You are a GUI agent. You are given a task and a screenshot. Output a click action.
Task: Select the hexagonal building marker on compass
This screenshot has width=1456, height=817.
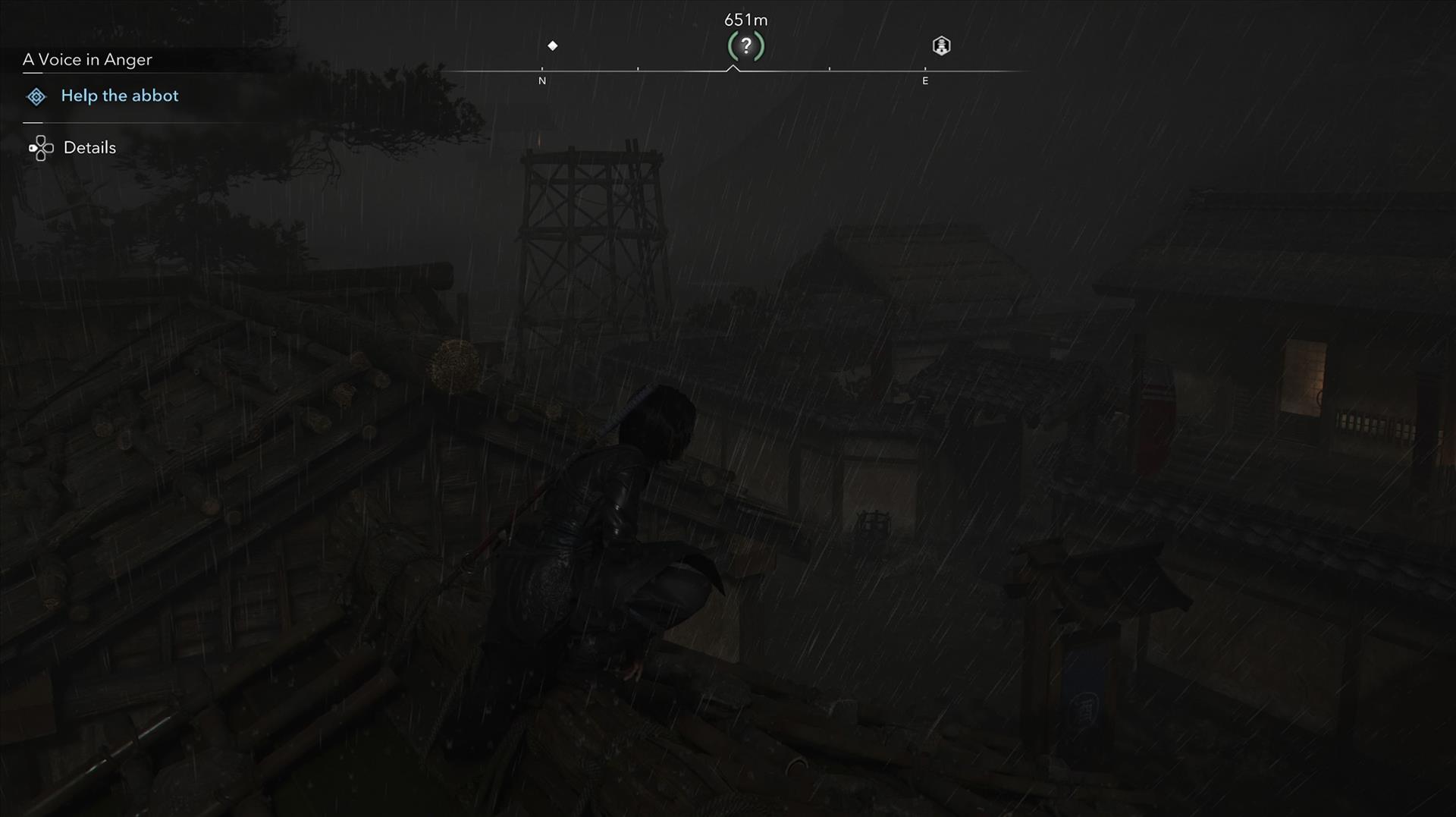tap(941, 46)
